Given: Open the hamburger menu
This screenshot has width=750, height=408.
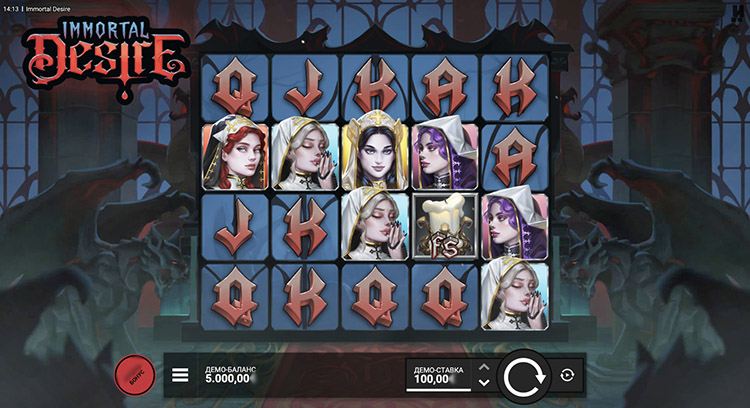Looking at the screenshot, I should [180, 376].
